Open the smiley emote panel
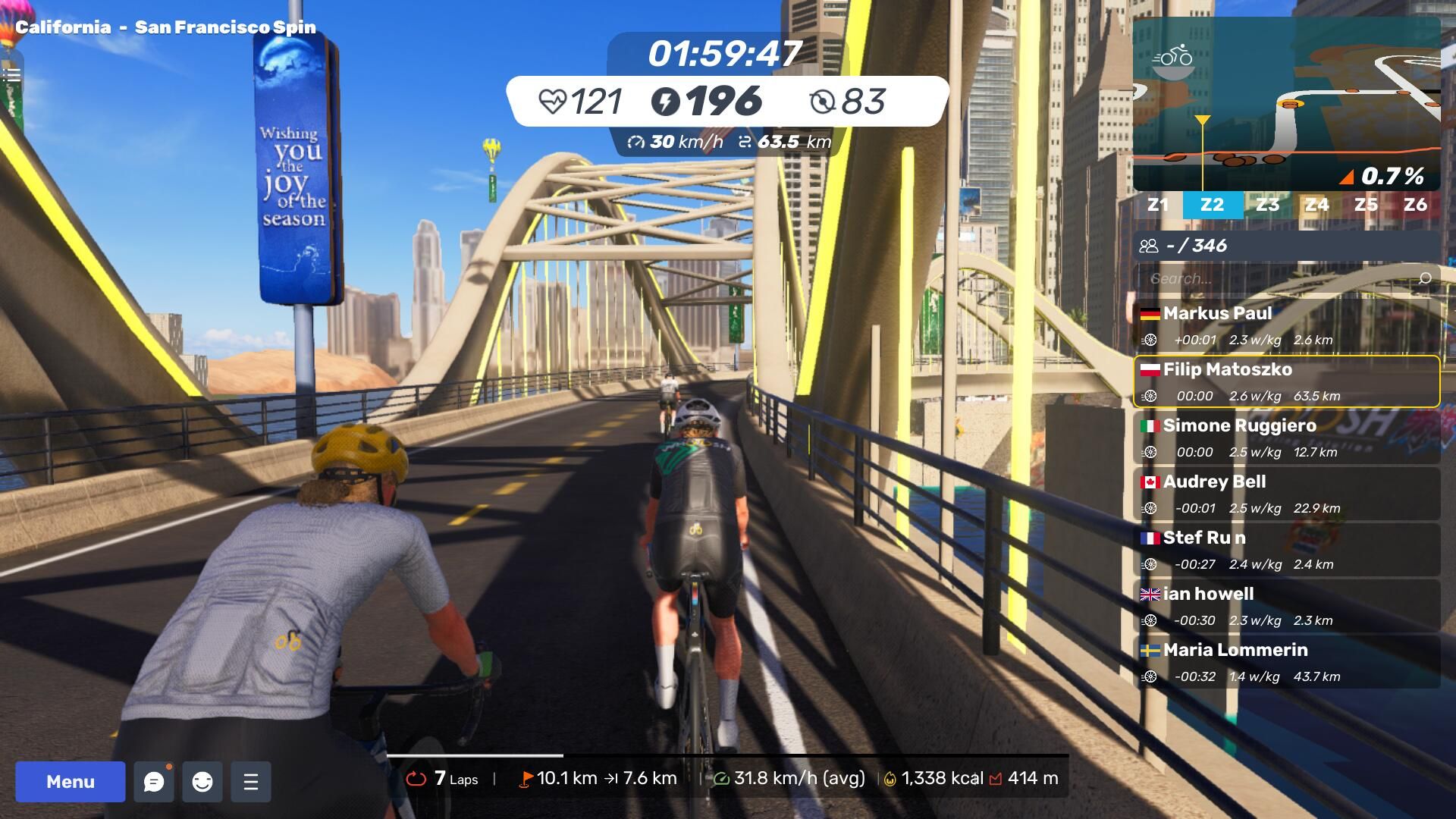1456x819 pixels. pos(202,782)
